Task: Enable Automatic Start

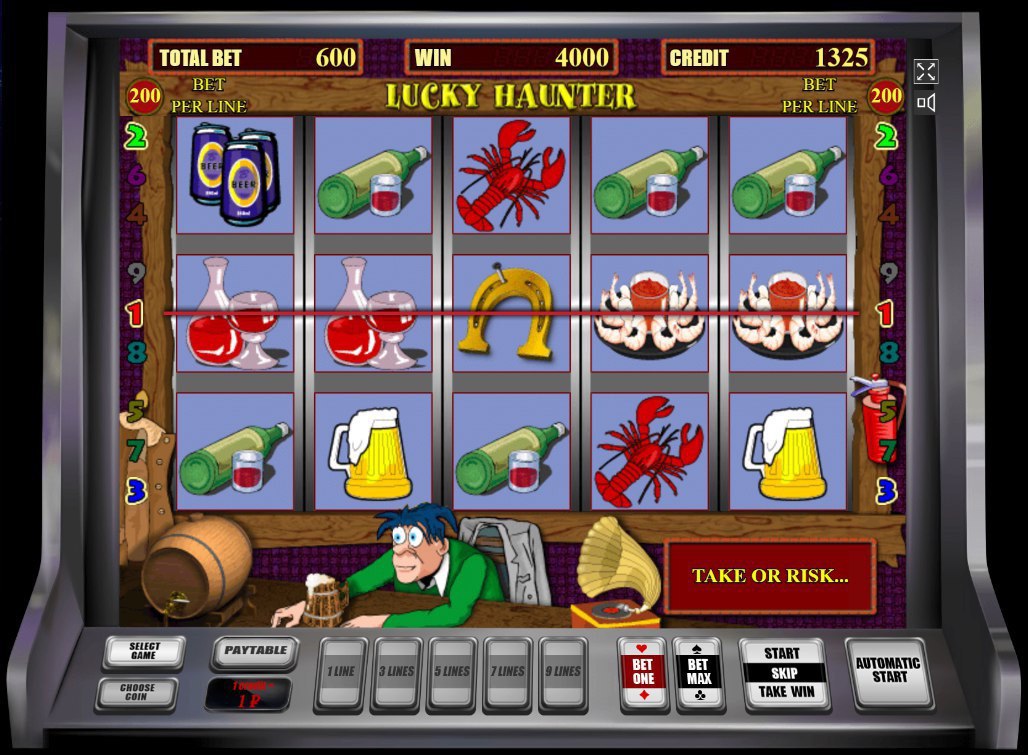Action: (888, 671)
